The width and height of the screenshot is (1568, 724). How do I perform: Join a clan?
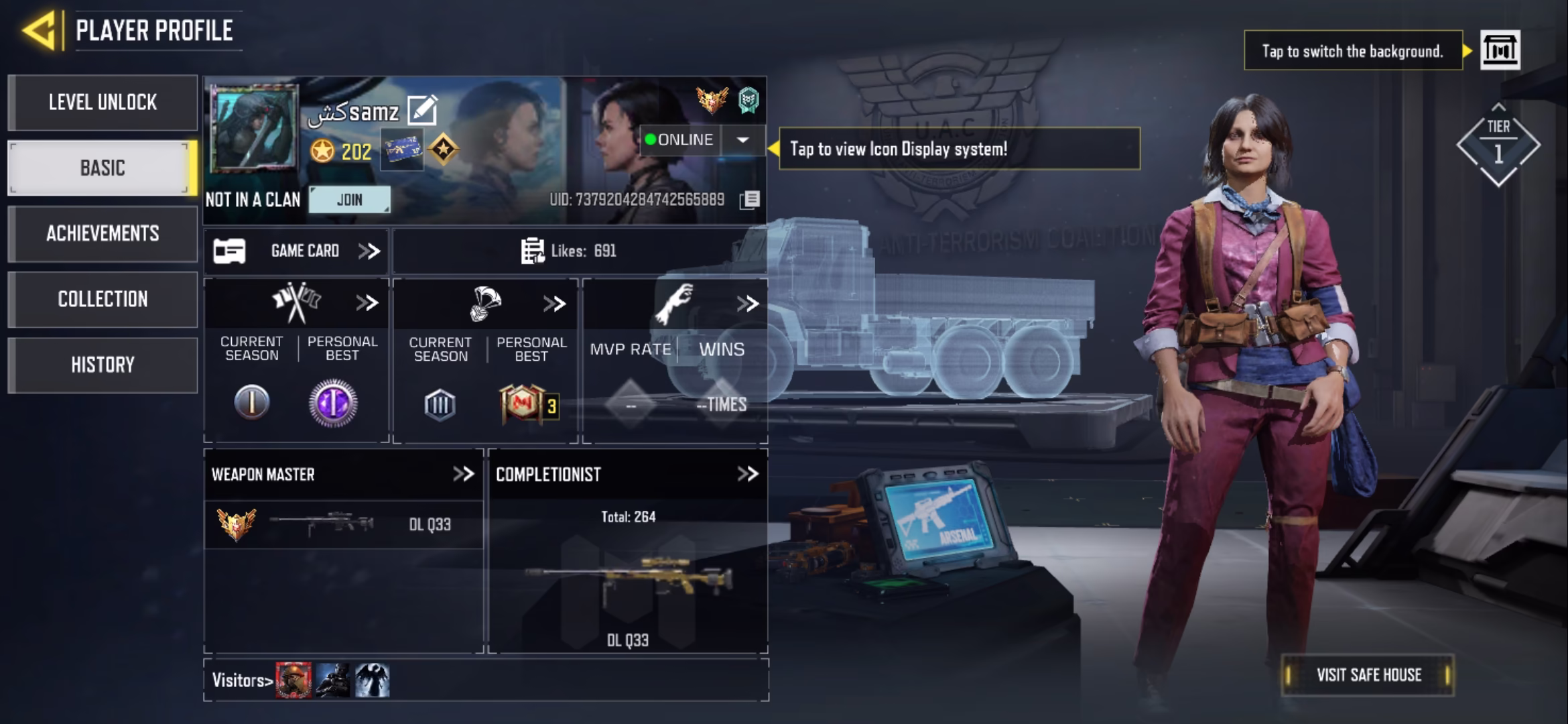(x=349, y=200)
